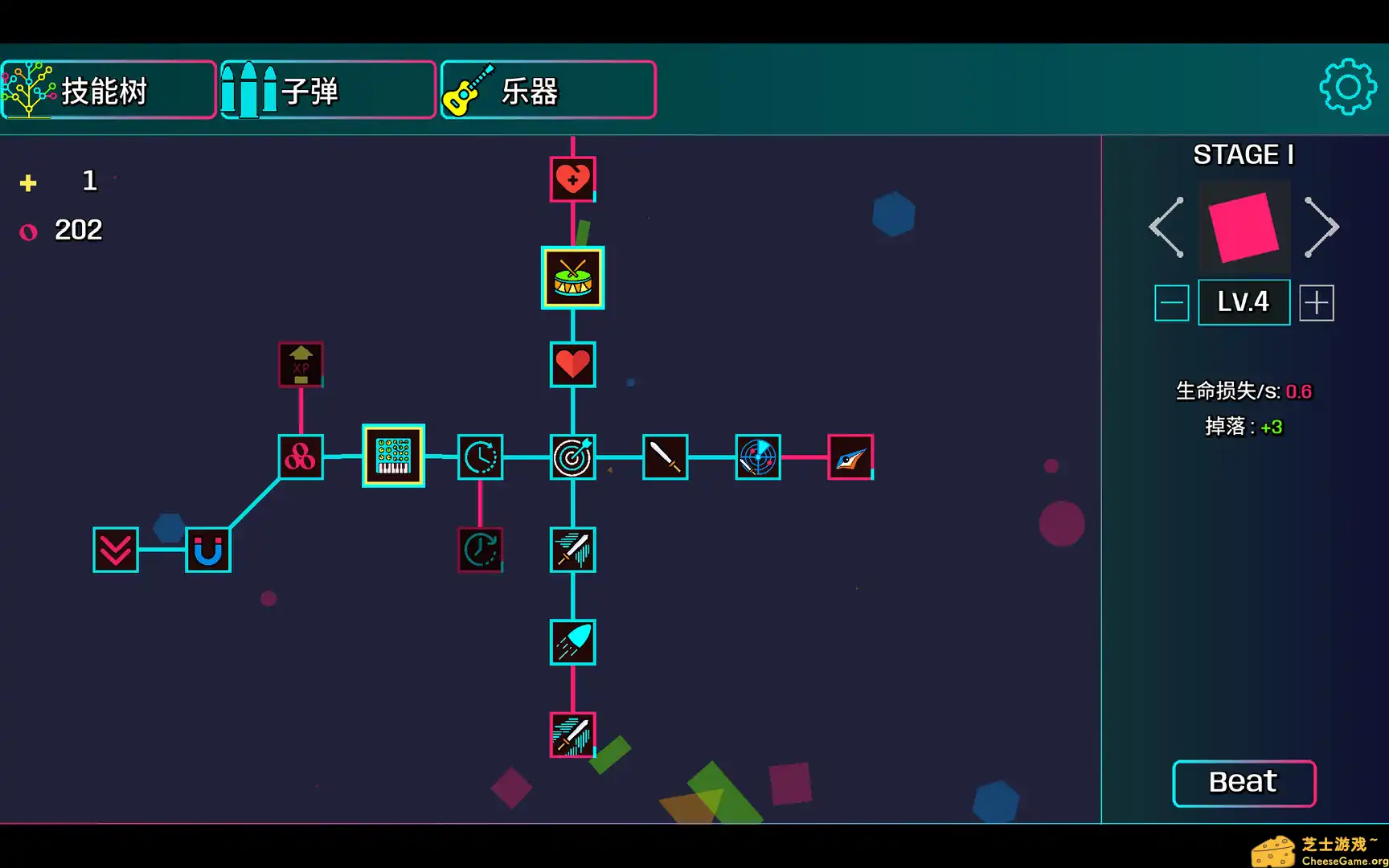This screenshot has width=1389, height=868.
Task: Go to the next stage with the right arrow
Action: [x=1322, y=227]
